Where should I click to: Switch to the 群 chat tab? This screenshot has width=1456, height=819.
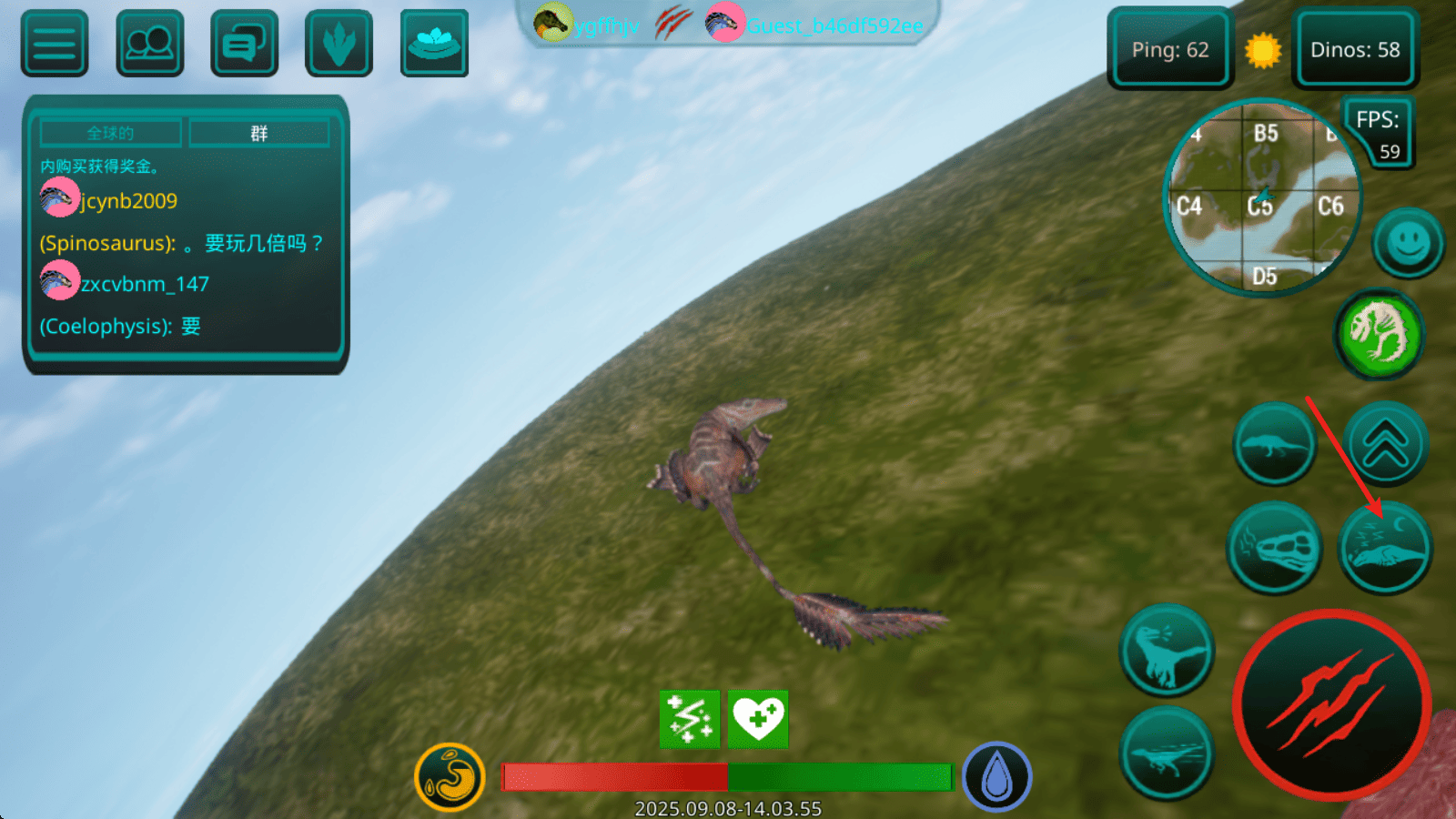click(259, 133)
